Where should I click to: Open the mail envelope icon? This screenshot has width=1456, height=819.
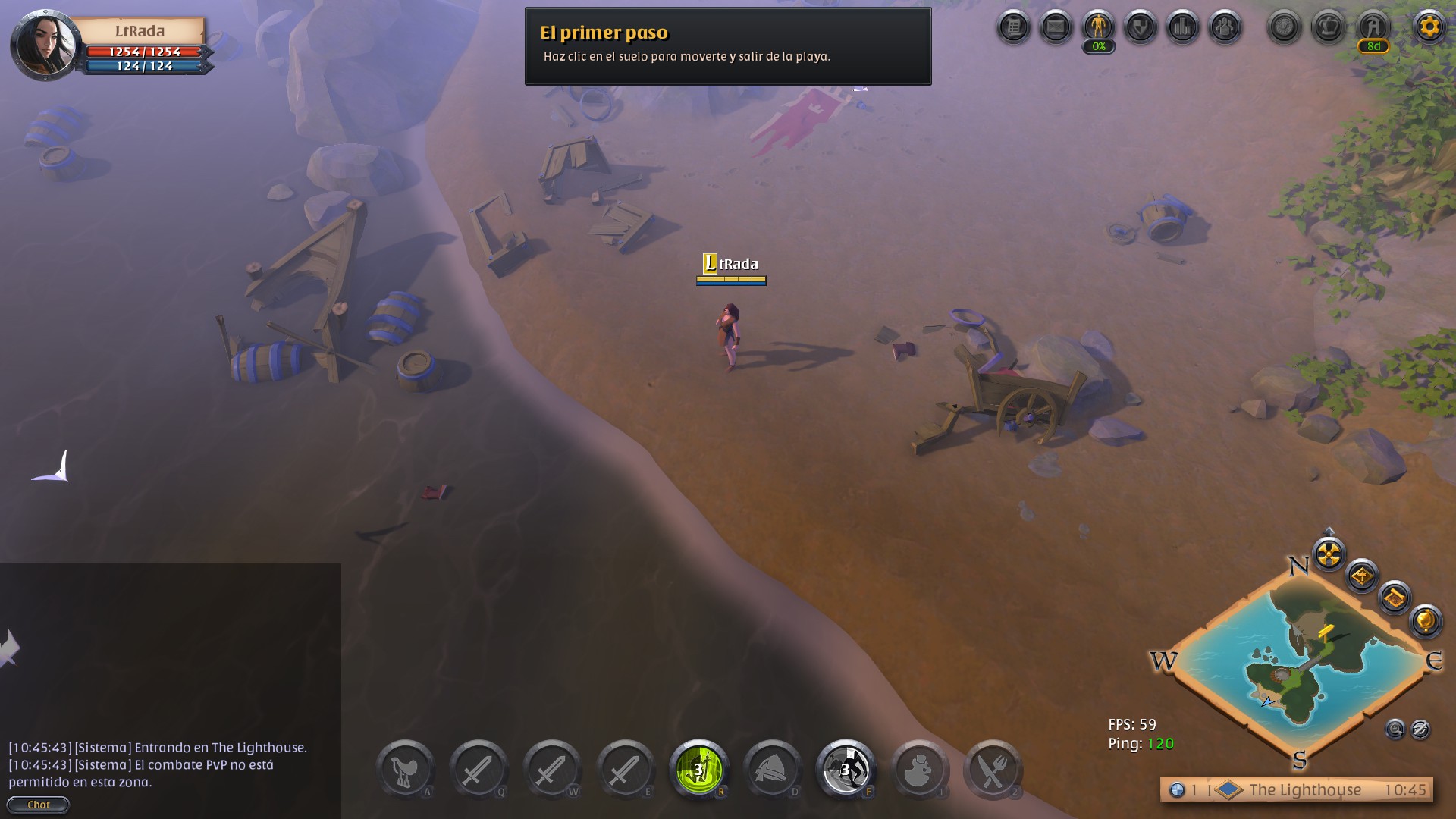pyautogui.click(x=1056, y=28)
